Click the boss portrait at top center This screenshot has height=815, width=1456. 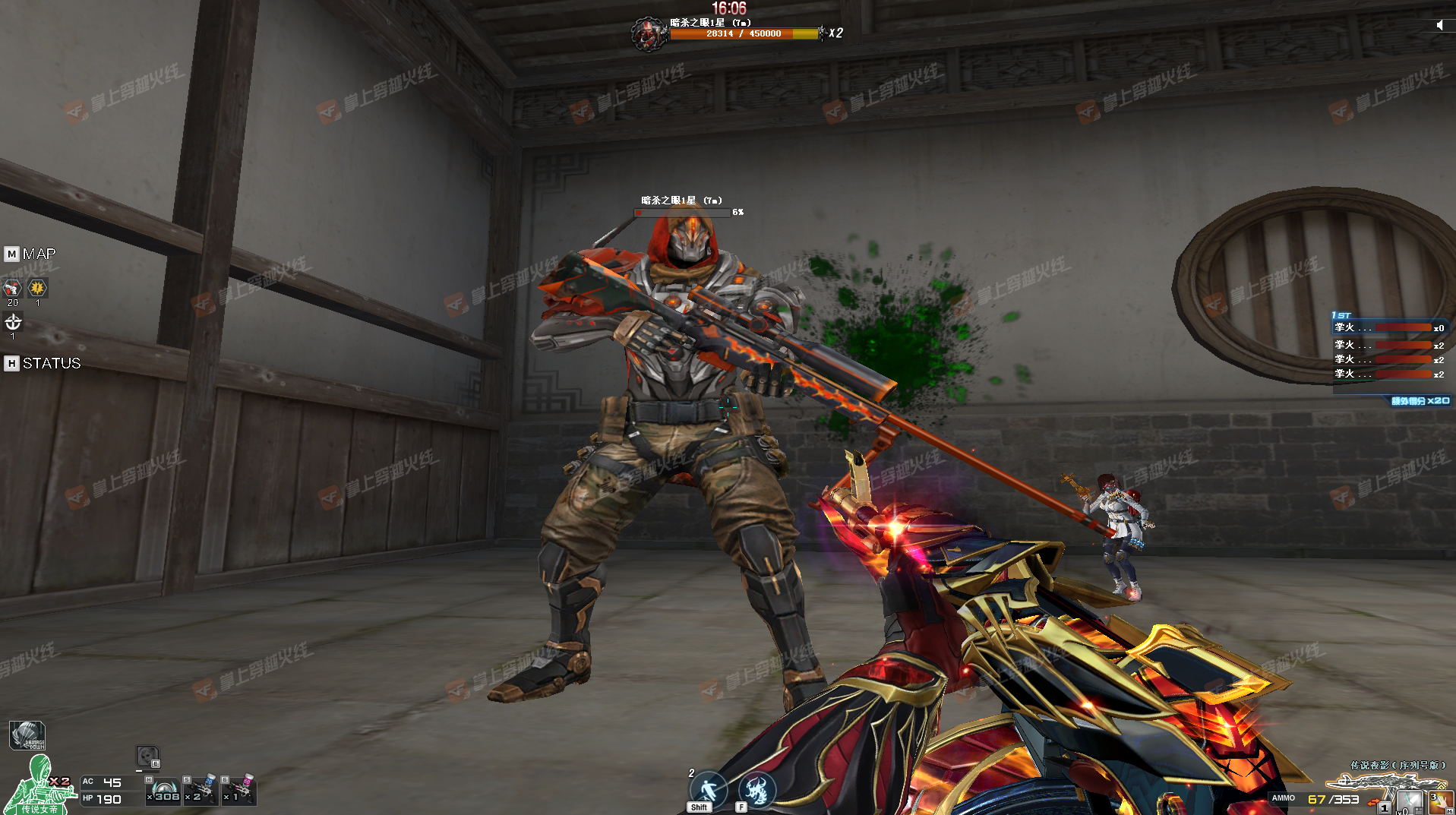click(x=648, y=34)
